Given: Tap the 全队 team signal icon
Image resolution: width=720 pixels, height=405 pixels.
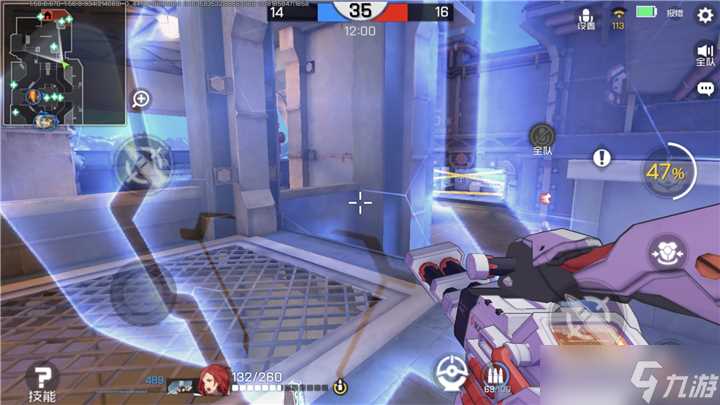Looking at the screenshot, I should coord(543,138).
